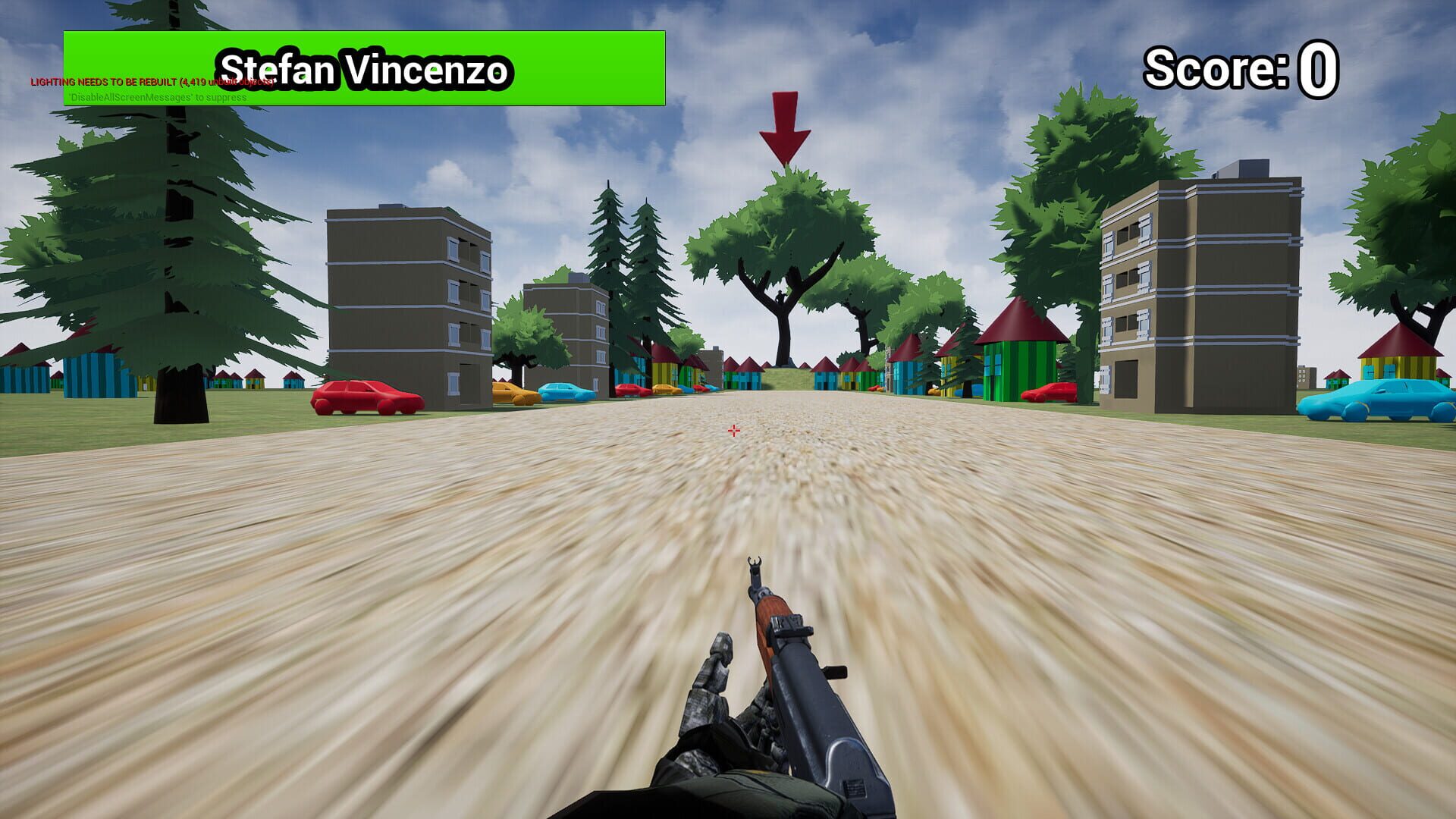Expand the tall beige apartment building on the left
This screenshot has width=1456, height=819.
409,303
